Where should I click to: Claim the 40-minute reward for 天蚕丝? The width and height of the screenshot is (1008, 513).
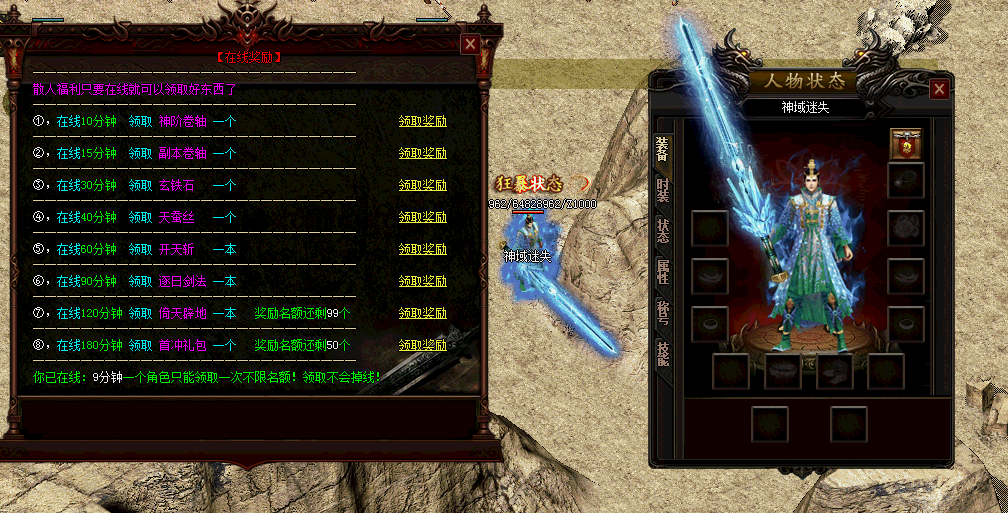coord(422,218)
